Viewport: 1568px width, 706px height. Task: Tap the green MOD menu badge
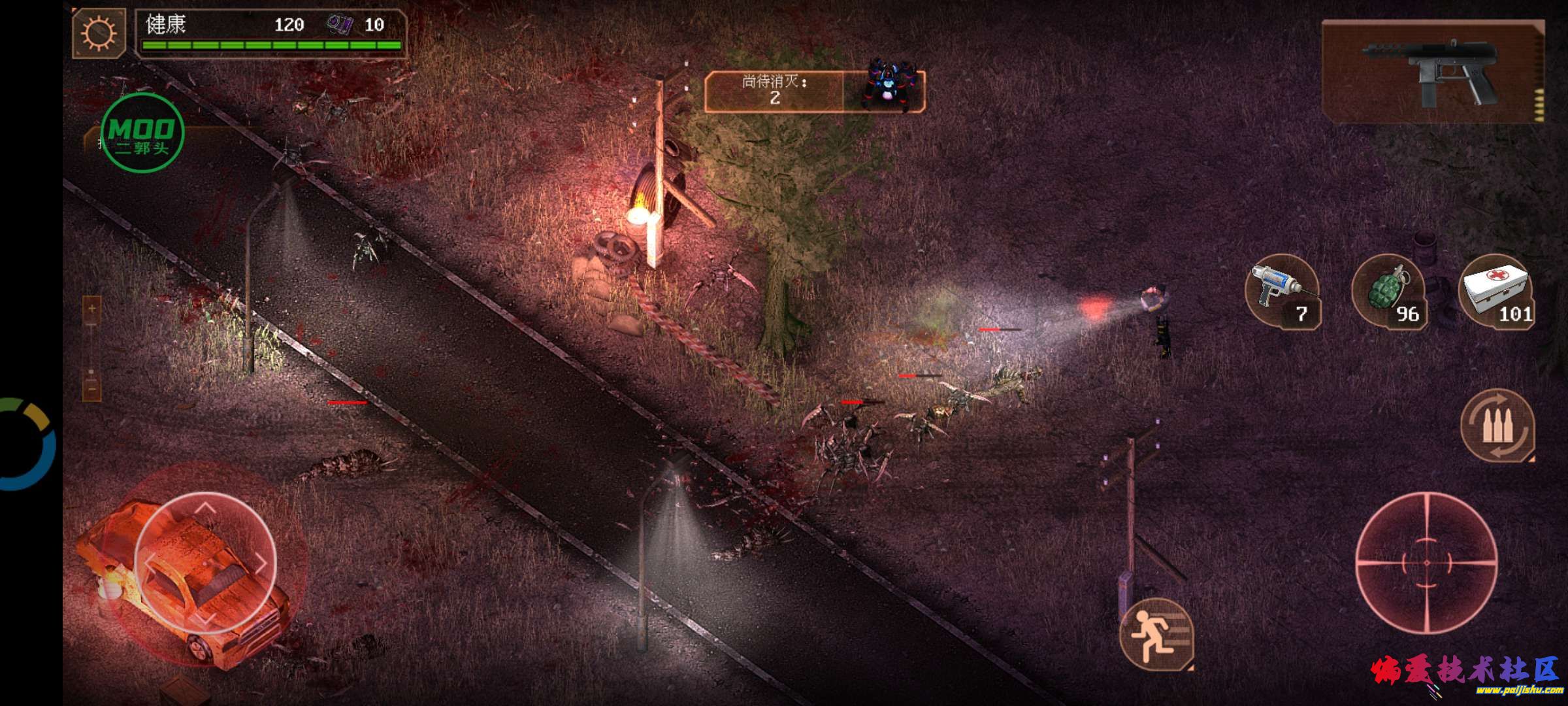click(142, 133)
